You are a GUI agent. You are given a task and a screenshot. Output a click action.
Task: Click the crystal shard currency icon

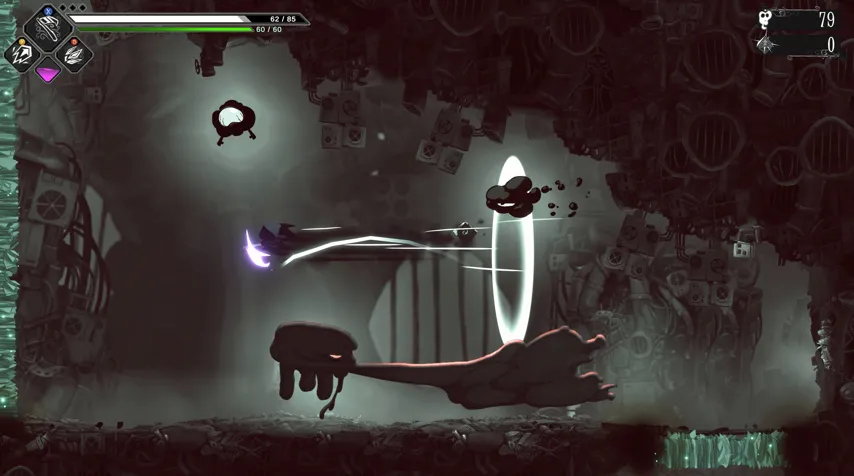click(766, 45)
